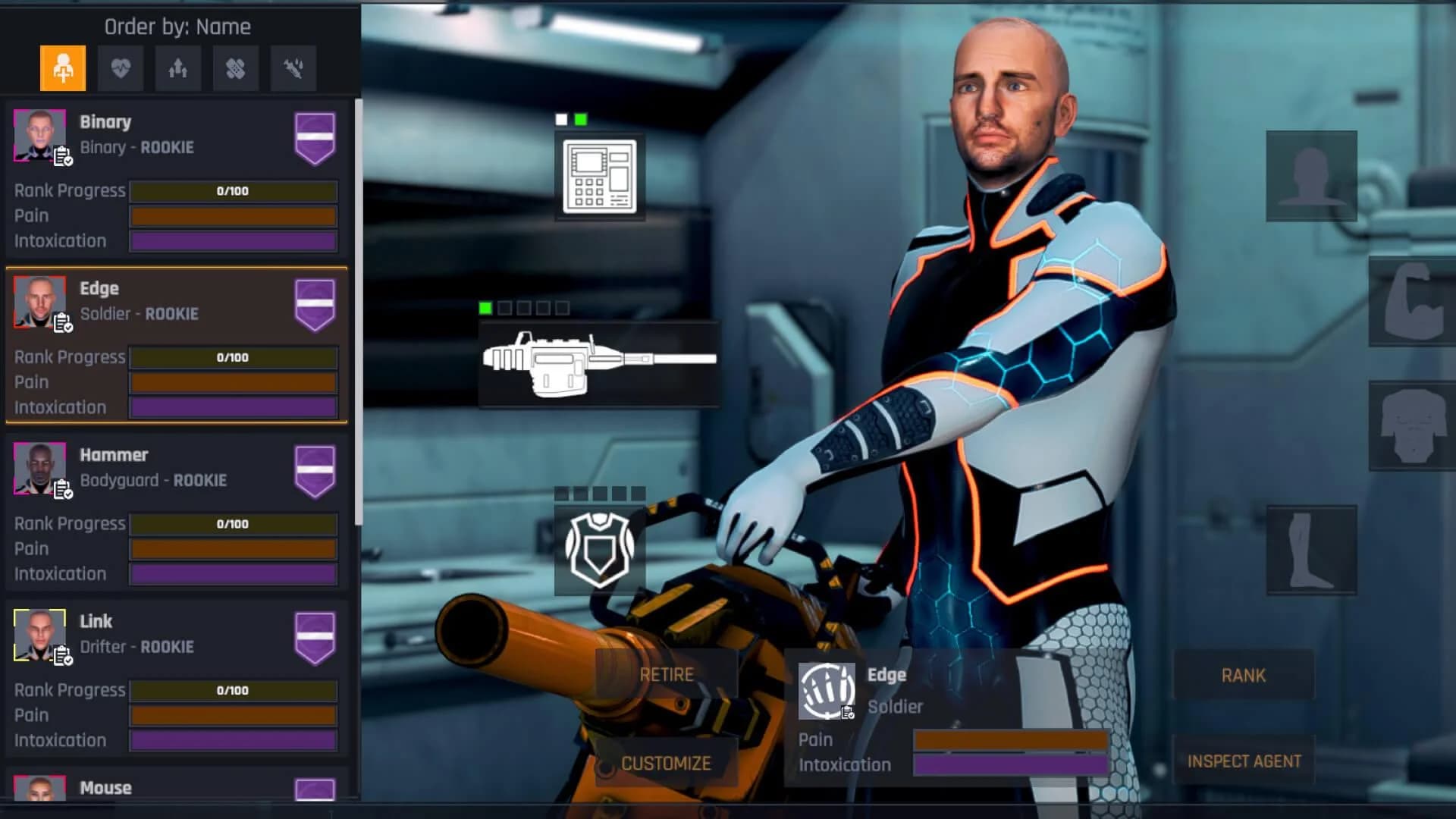Open the Order by: Name dropdown

[177, 27]
